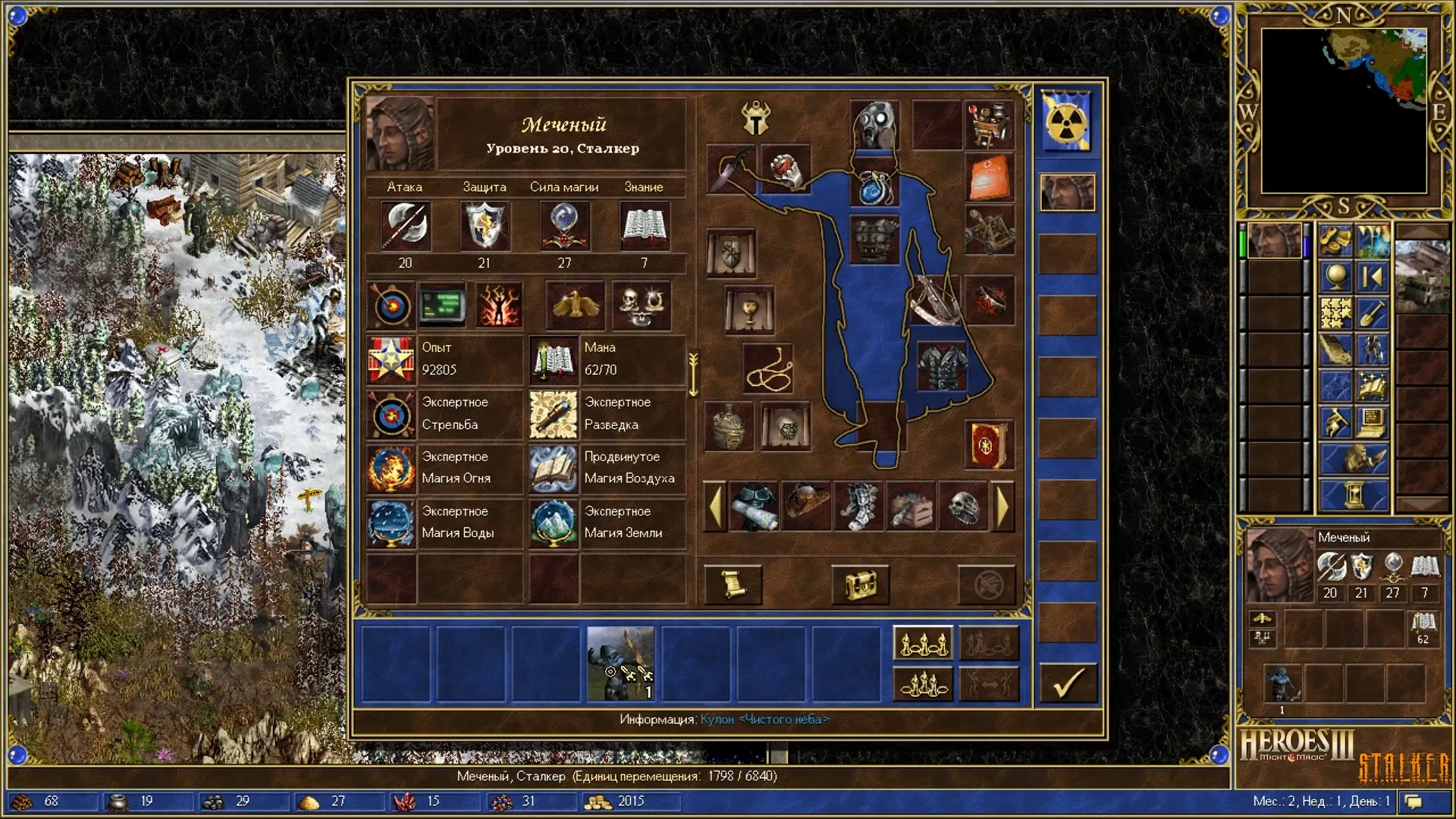View the Experience star icon
1456x819 pixels.
coord(391,359)
